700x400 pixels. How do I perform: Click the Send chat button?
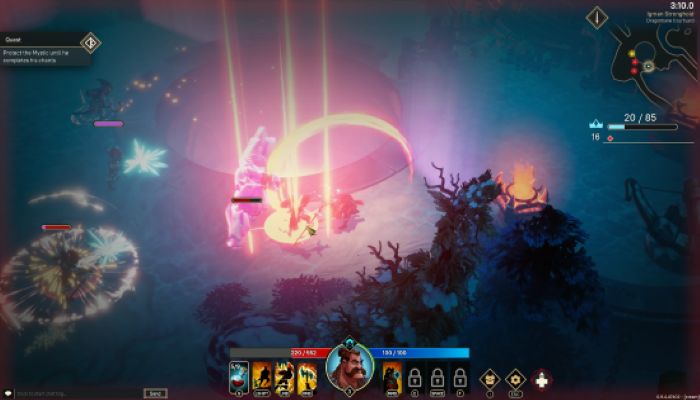[x=154, y=393]
